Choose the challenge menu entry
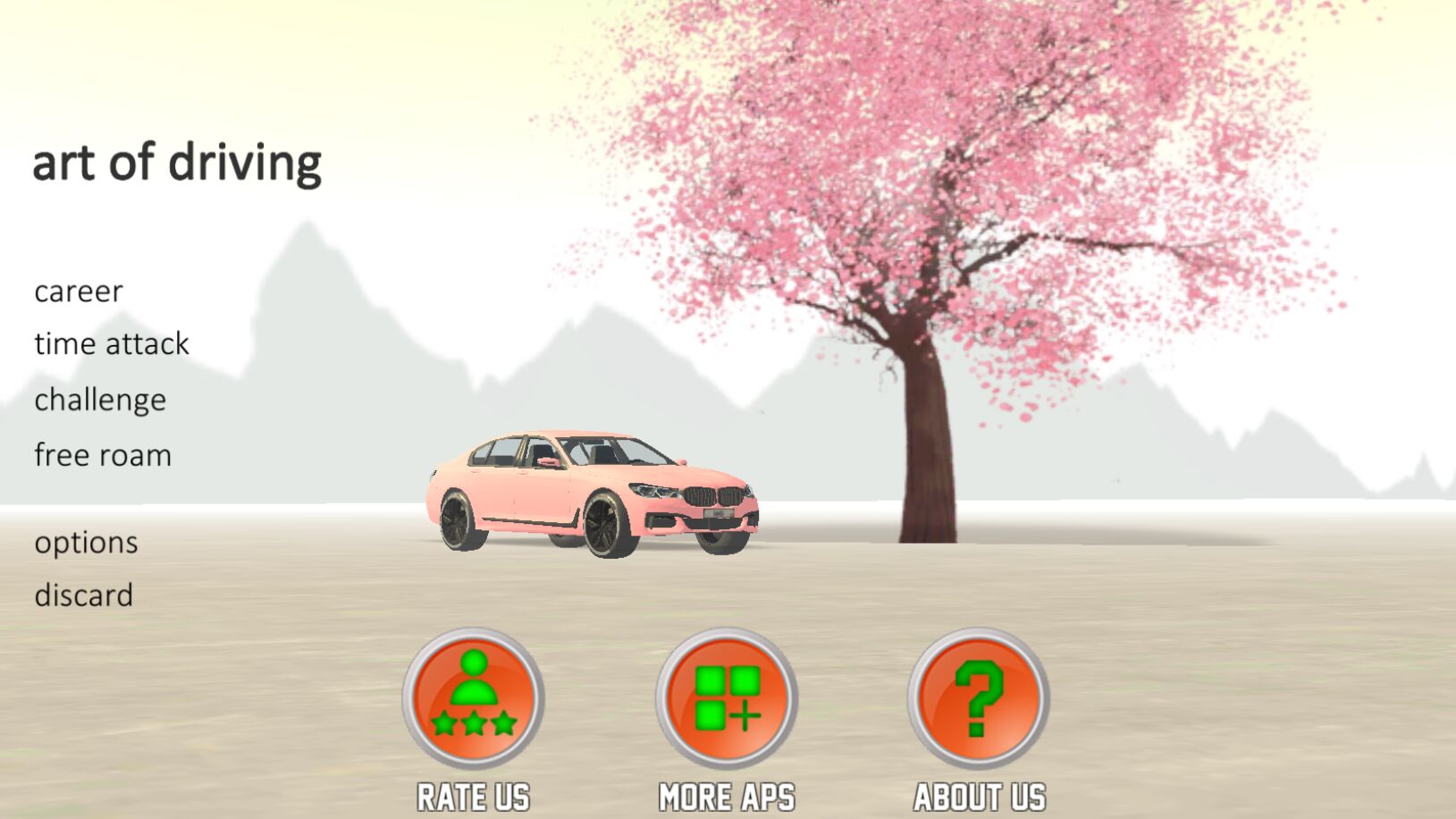The height and width of the screenshot is (819, 1456). 100,400
